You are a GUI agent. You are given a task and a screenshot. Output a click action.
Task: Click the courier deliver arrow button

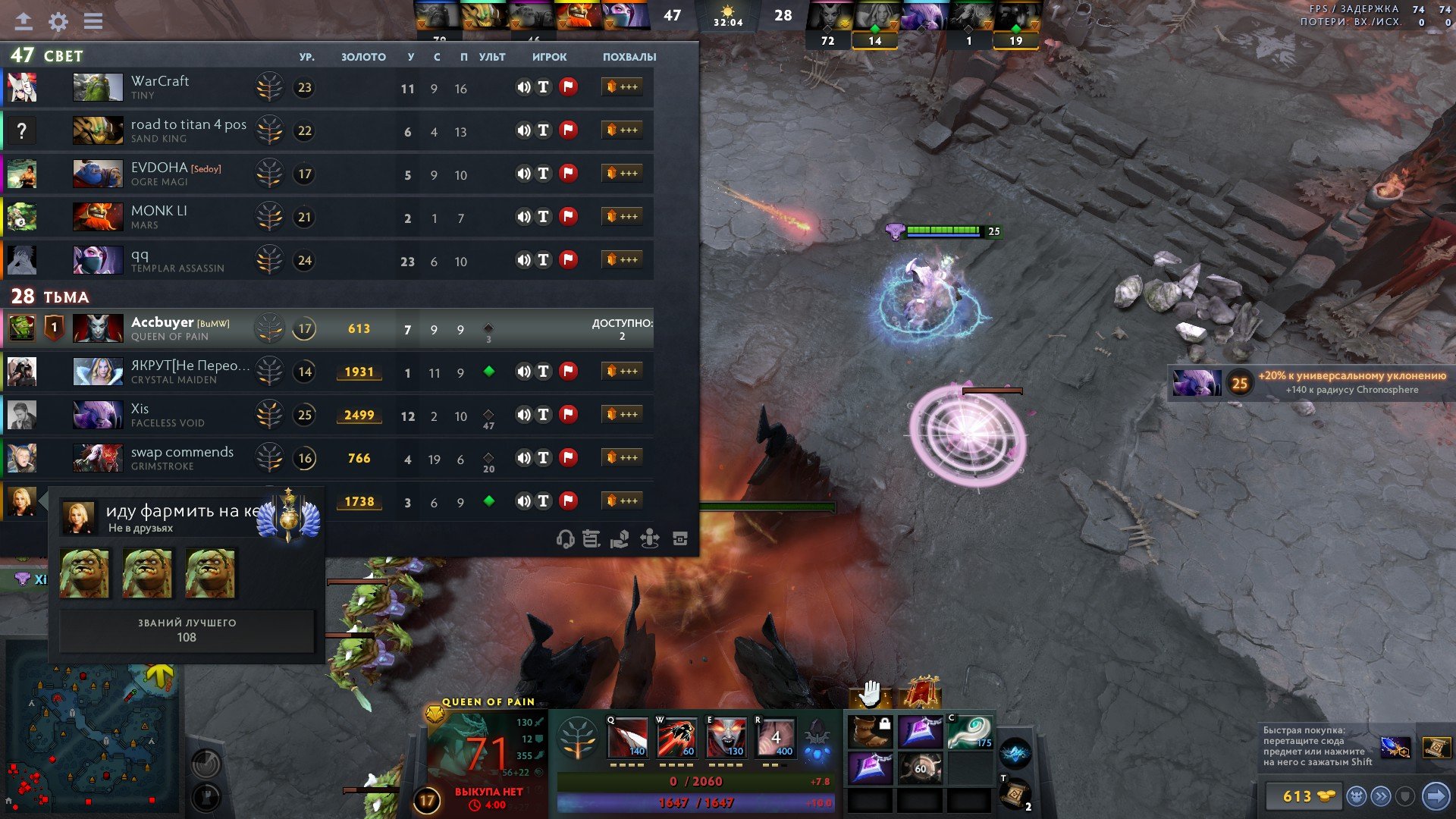tap(1435, 796)
